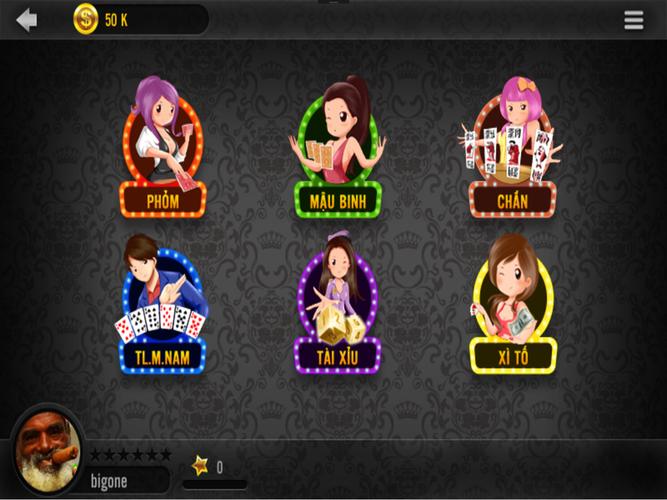Tap the yellow star points icon
This screenshot has width=667, height=500.
(200, 466)
